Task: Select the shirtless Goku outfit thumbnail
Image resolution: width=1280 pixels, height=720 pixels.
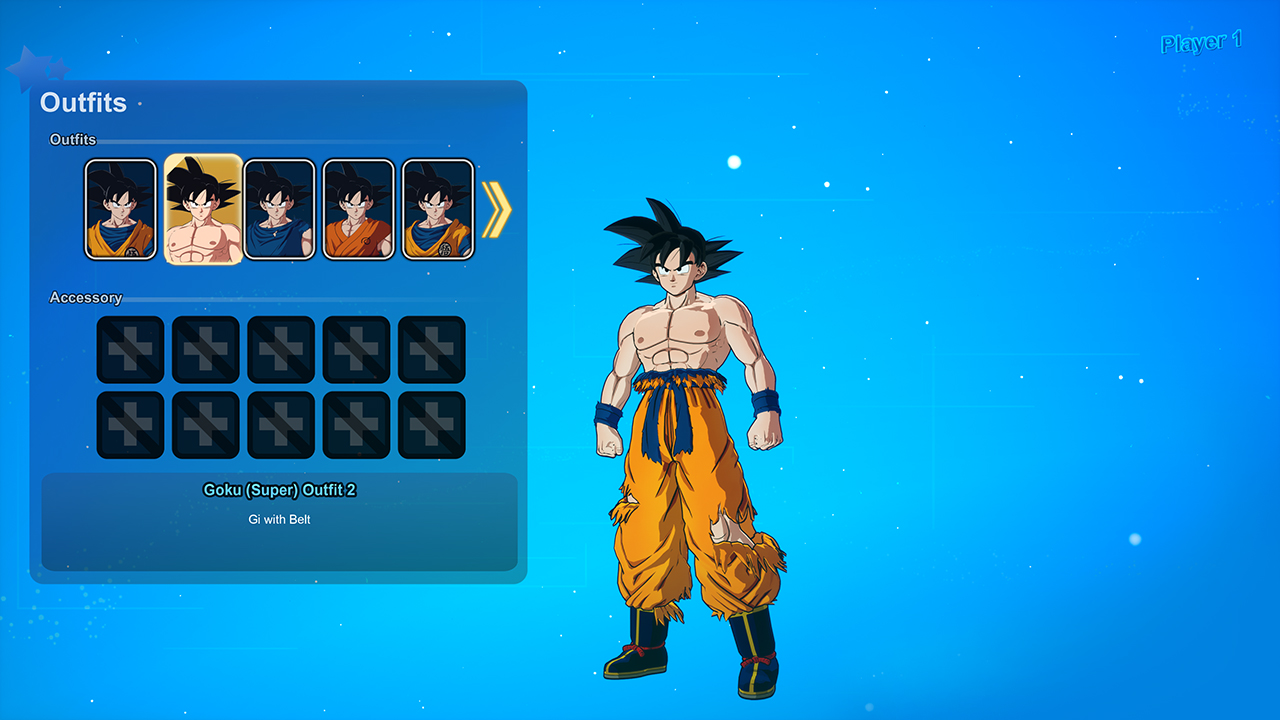Action: (x=204, y=209)
